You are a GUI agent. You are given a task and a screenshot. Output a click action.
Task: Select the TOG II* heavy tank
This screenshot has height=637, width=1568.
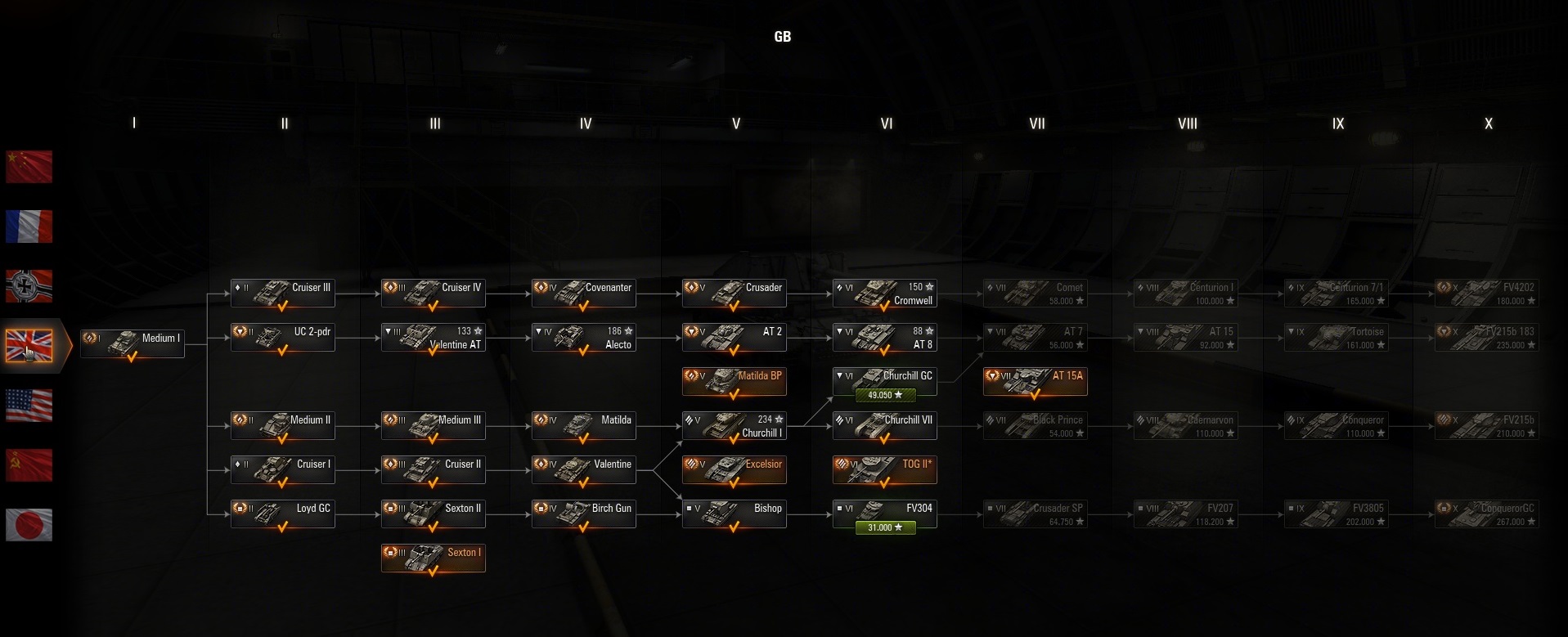tap(885, 469)
